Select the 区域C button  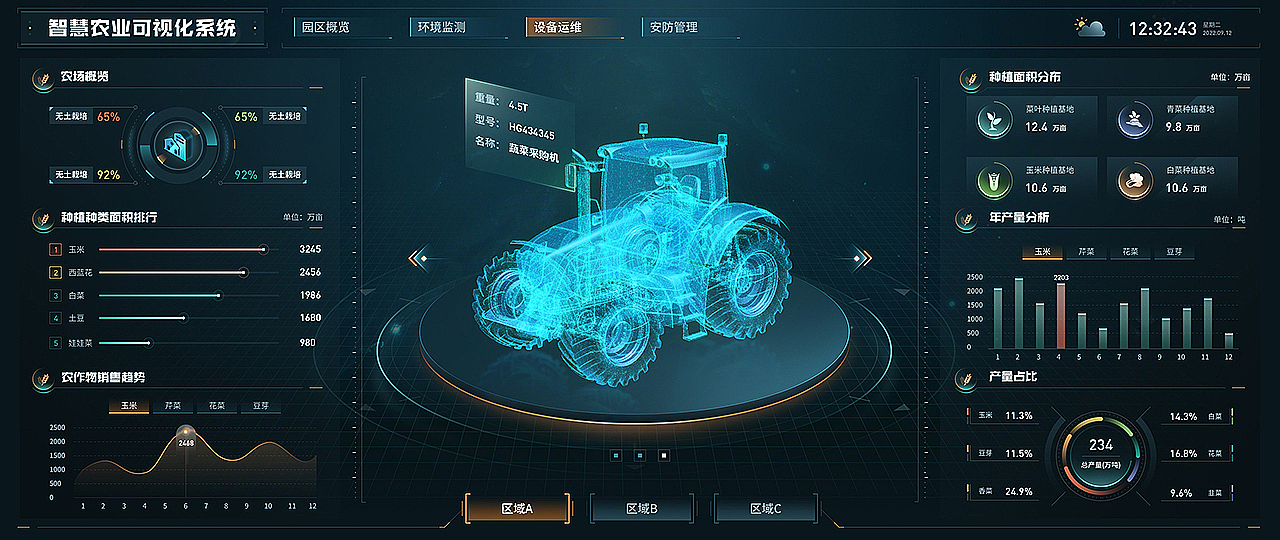765,509
